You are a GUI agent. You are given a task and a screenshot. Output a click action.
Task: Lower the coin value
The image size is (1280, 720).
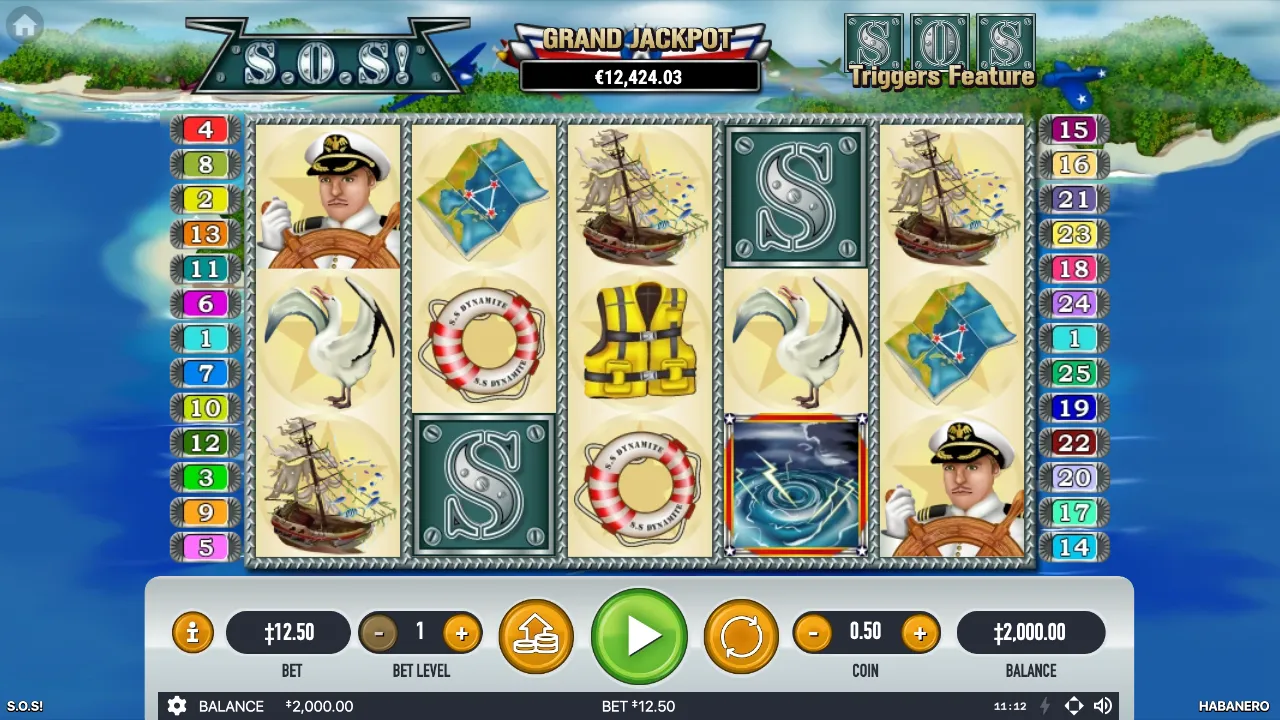point(813,633)
